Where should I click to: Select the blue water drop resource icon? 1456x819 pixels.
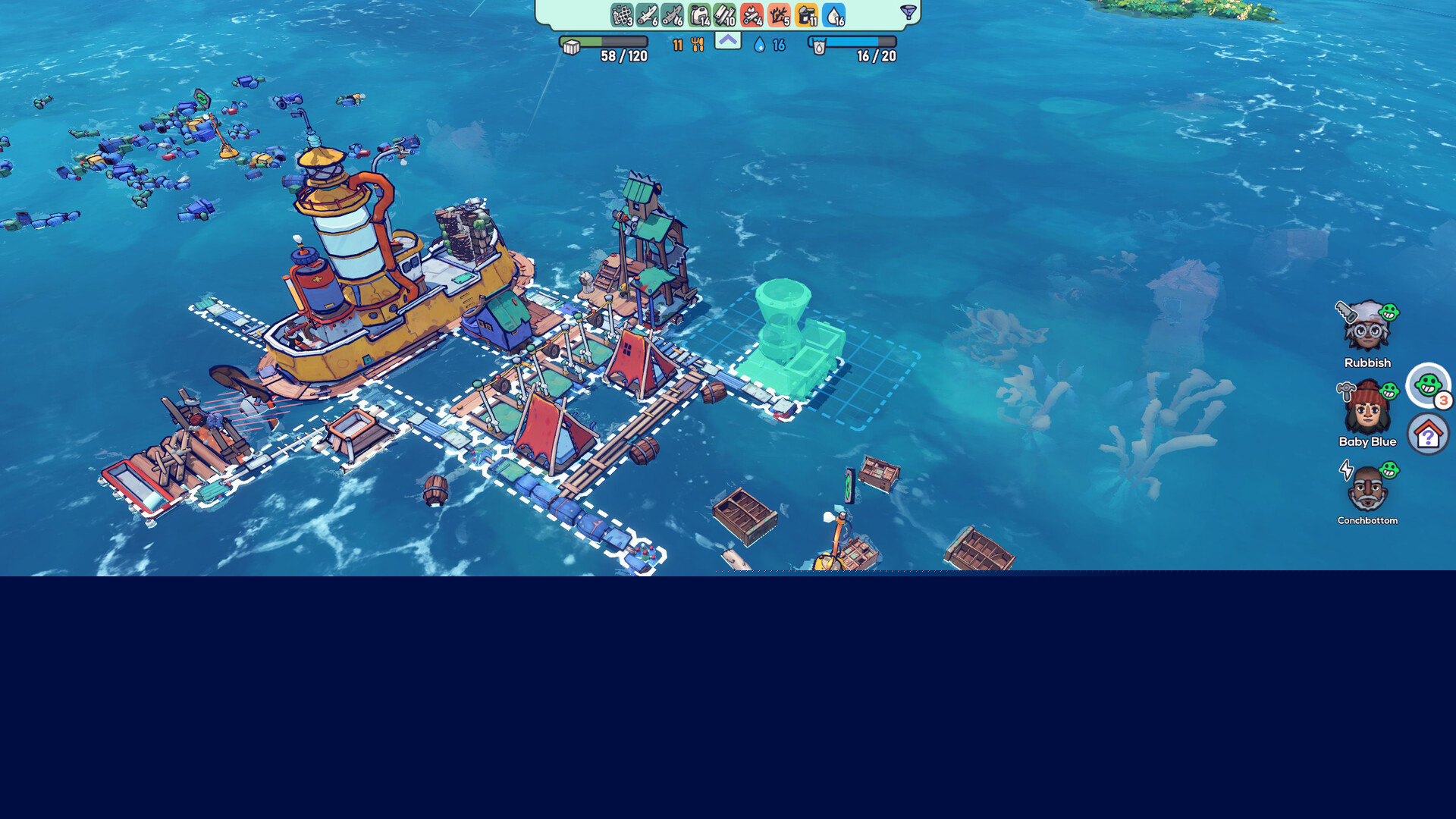click(833, 15)
